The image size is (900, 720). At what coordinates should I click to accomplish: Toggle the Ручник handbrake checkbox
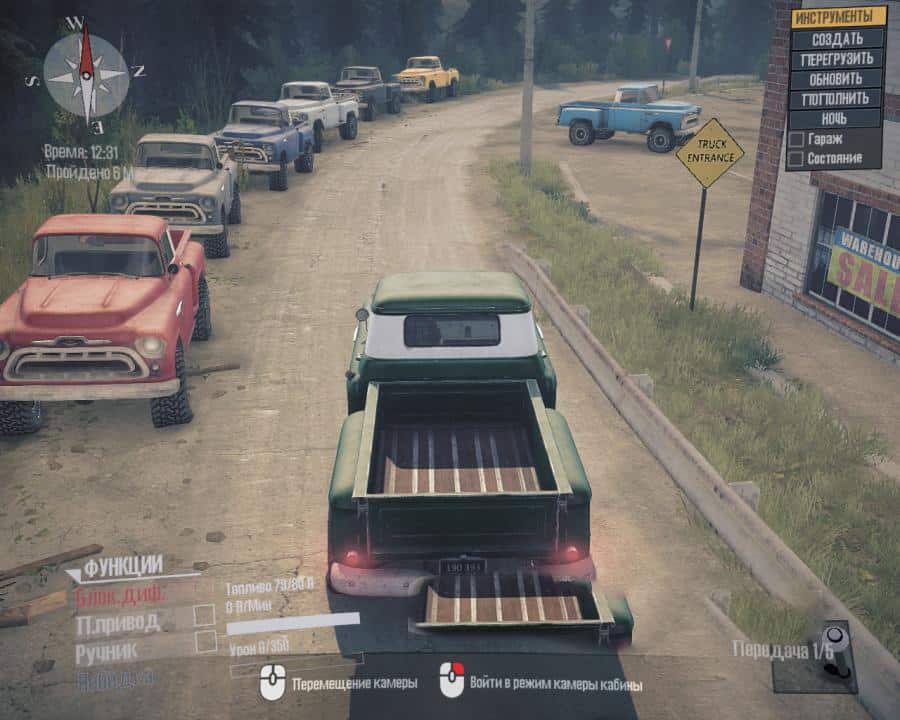(x=205, y=641)
